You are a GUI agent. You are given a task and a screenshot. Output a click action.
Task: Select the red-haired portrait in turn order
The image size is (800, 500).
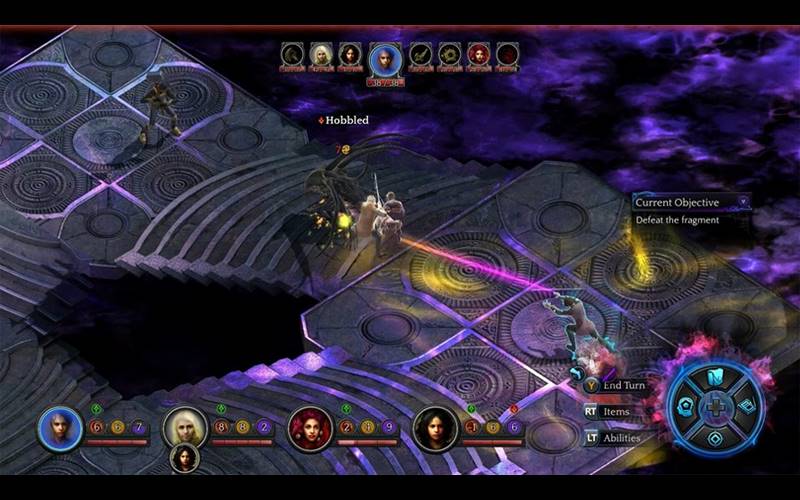[x=478, y=54]
